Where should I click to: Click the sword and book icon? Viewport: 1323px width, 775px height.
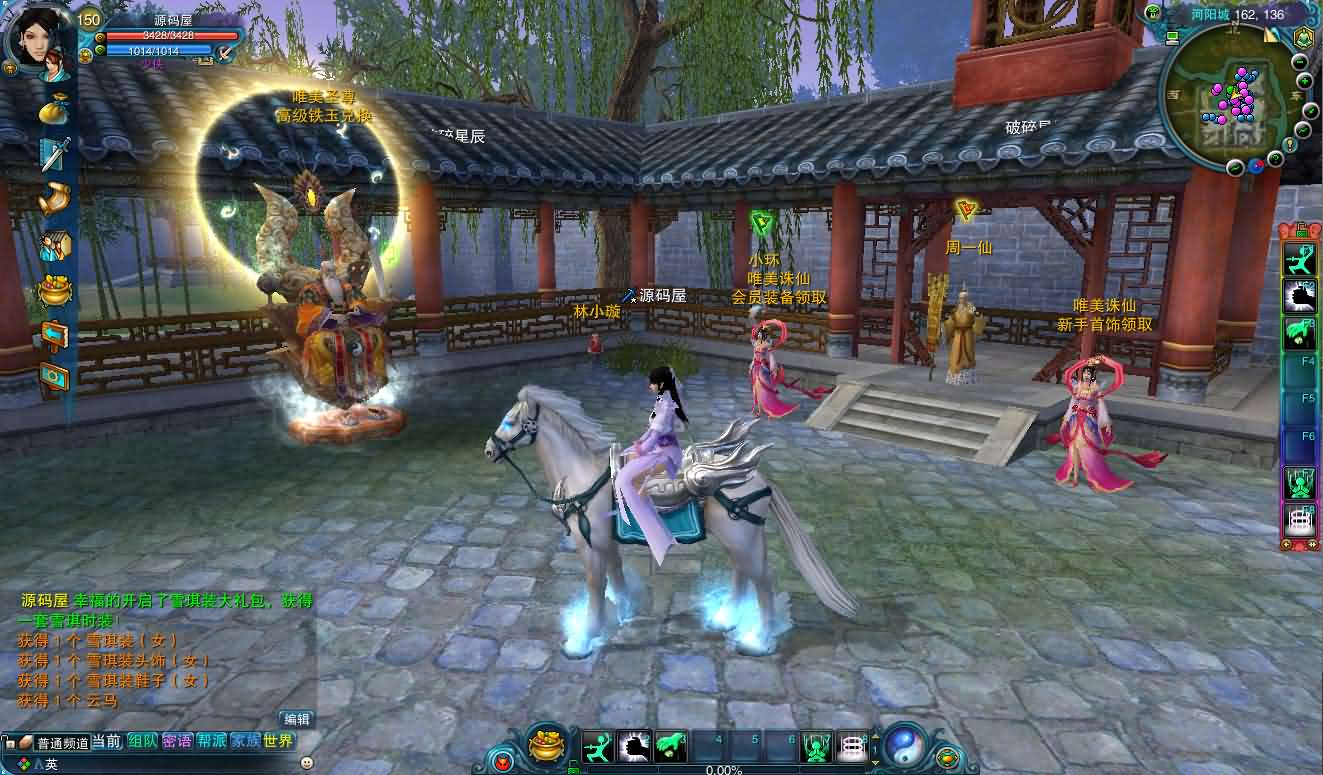55,153
